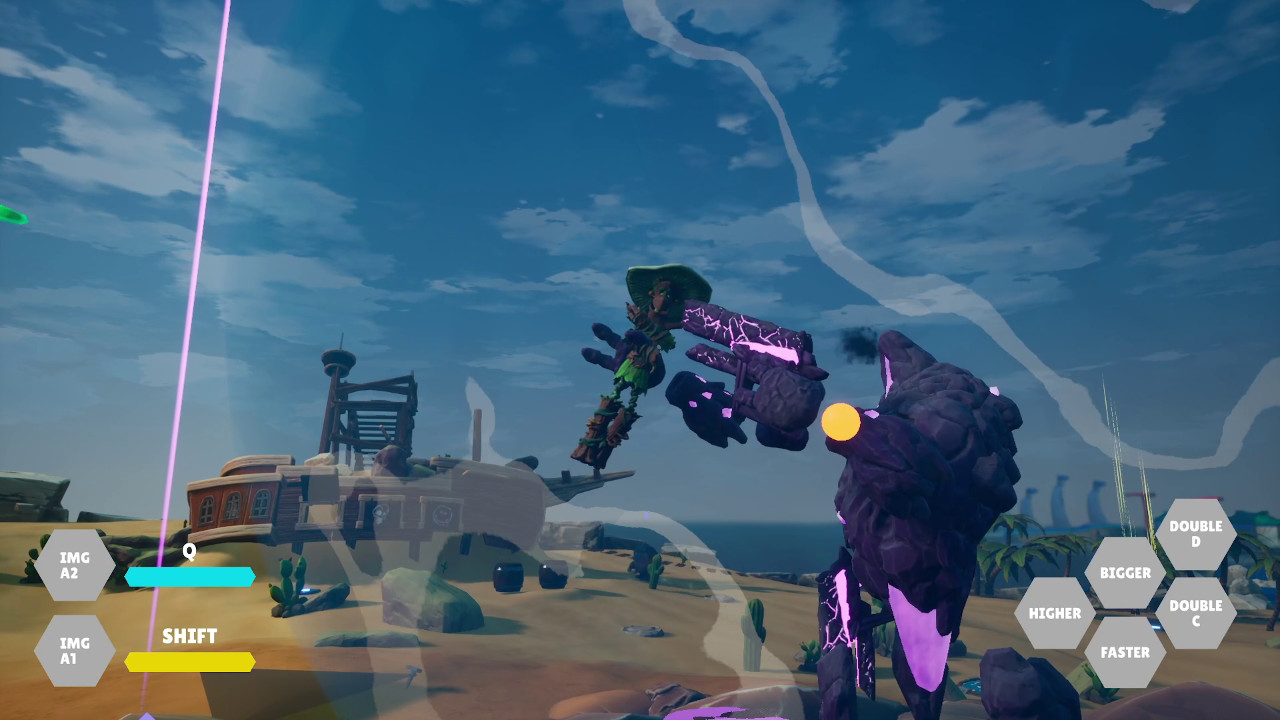This screenshot has height=720, width=1280.
Task: Click the cyan Q cooldown bar
Action: coord(190,576)
